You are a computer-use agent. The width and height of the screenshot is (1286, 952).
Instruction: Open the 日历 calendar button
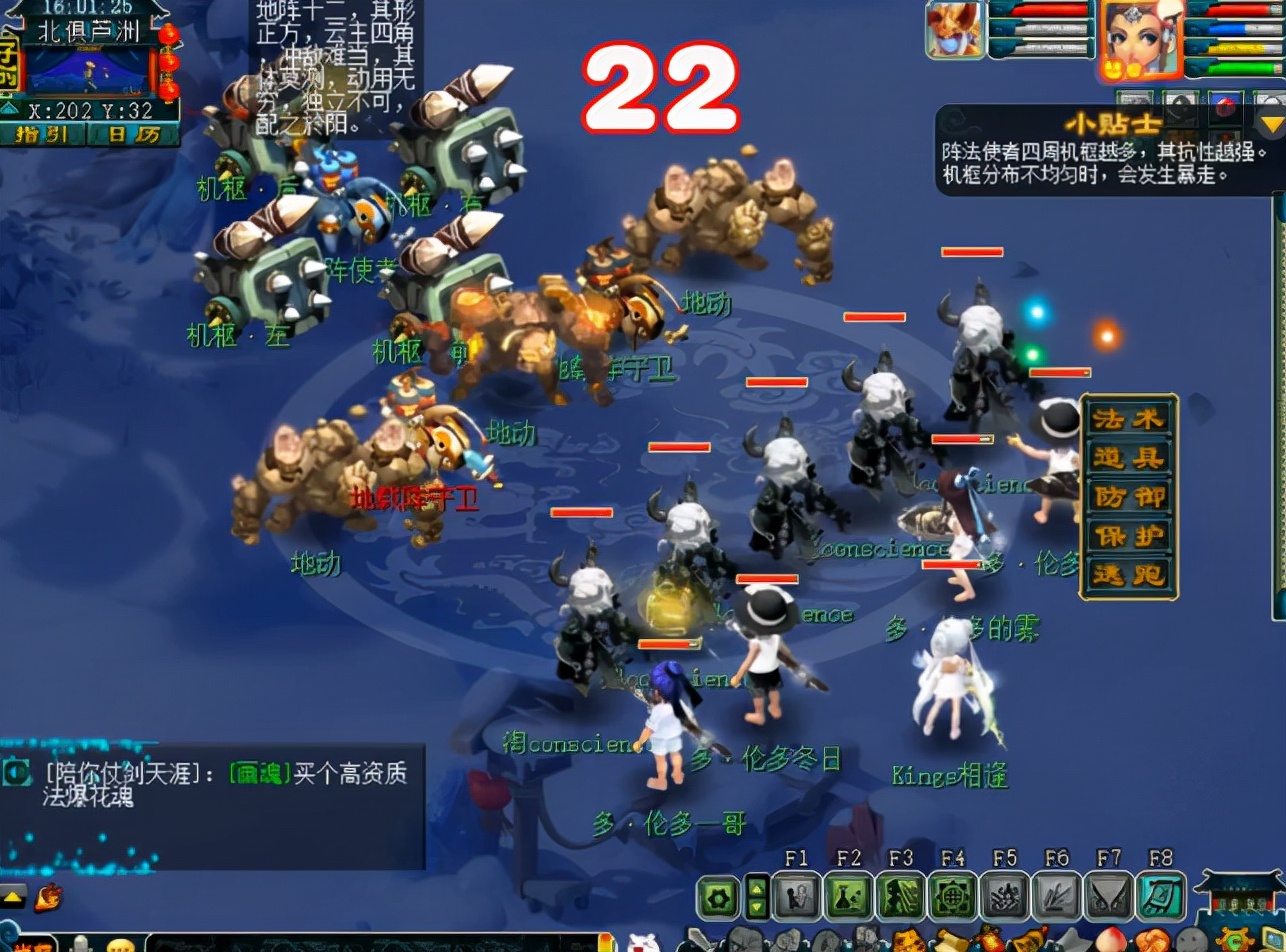point(132,134)
